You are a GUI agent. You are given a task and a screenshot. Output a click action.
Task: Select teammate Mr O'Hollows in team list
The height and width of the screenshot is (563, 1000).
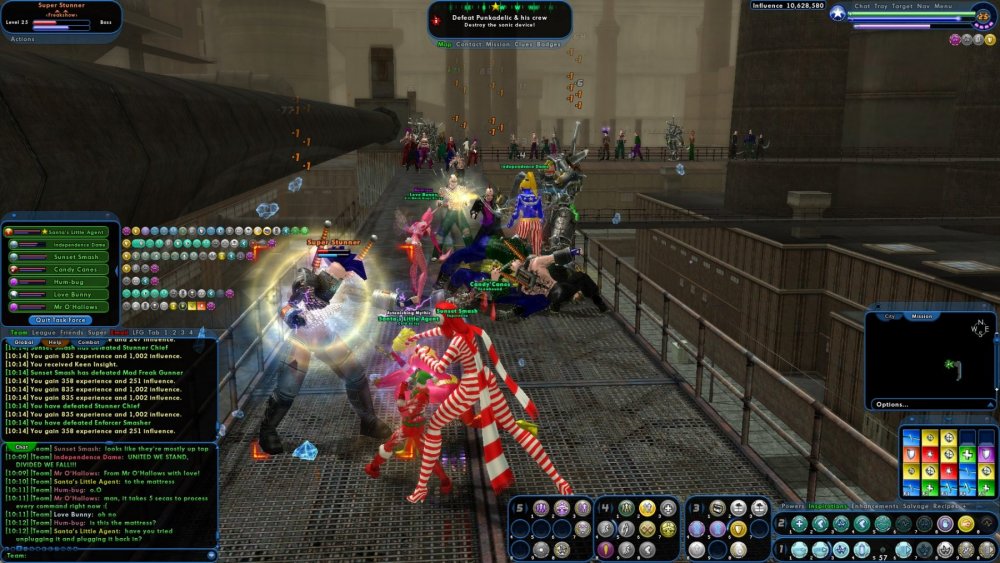tap(76, 307)
